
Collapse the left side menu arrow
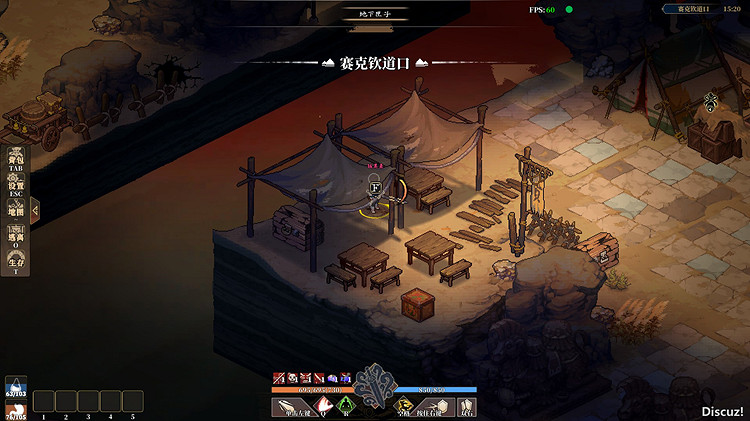[35, 210]
